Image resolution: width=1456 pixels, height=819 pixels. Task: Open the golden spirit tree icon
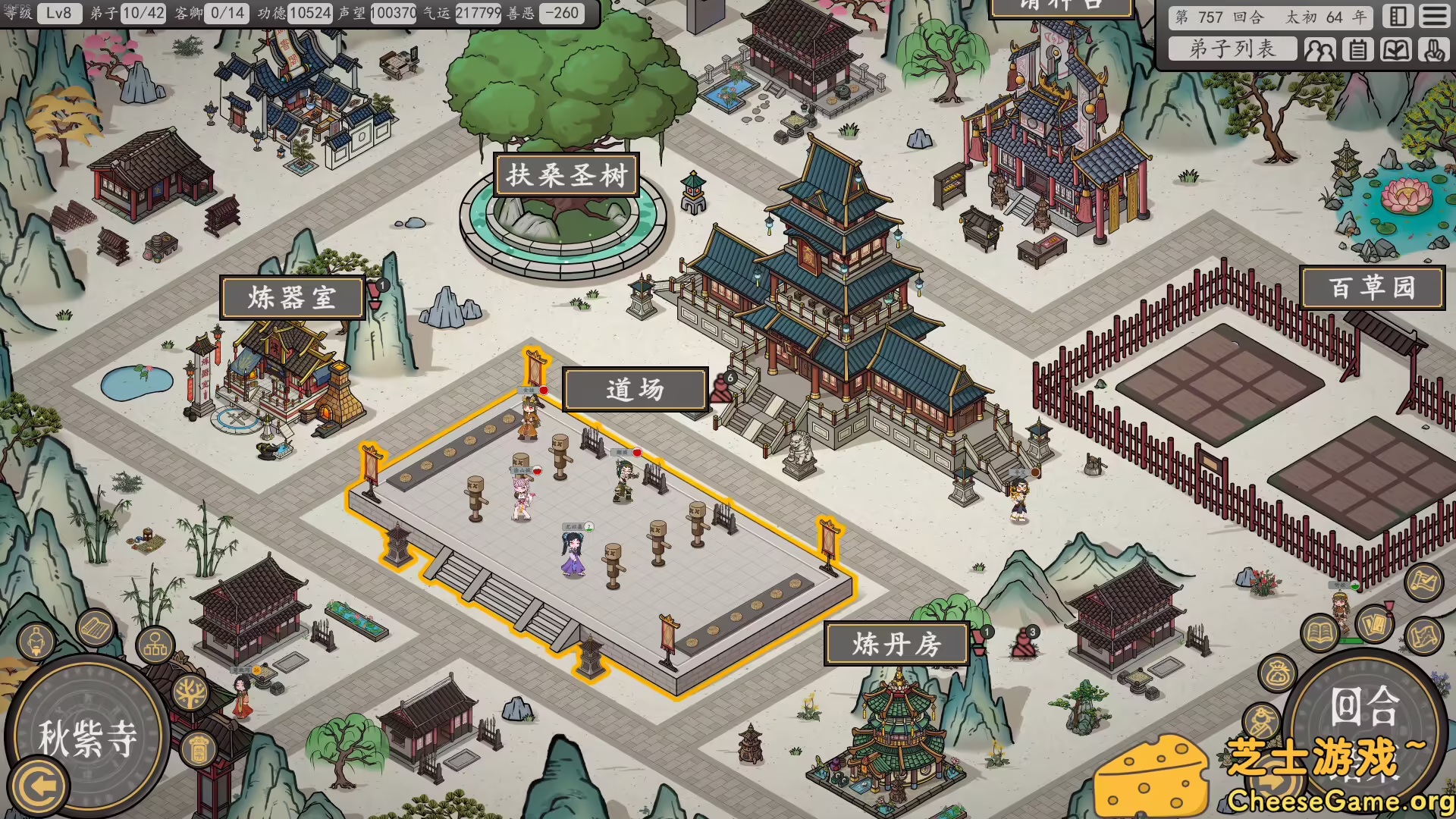pyautogui.click(x=189, y=692)
